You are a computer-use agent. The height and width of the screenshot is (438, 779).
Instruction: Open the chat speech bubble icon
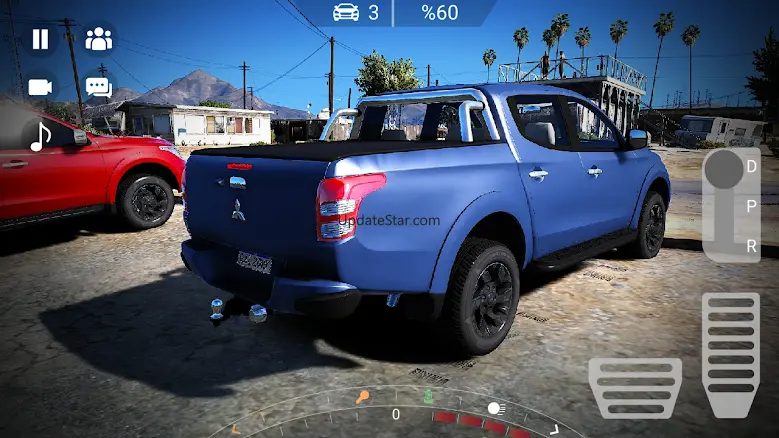[98, 87]
